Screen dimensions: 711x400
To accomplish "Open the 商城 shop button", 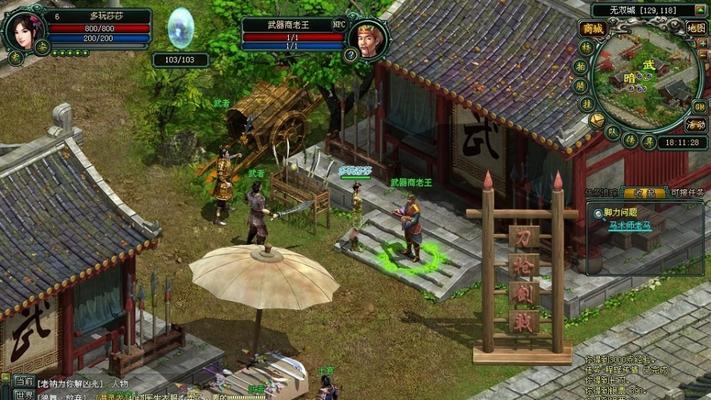I will tap(594, 29).
